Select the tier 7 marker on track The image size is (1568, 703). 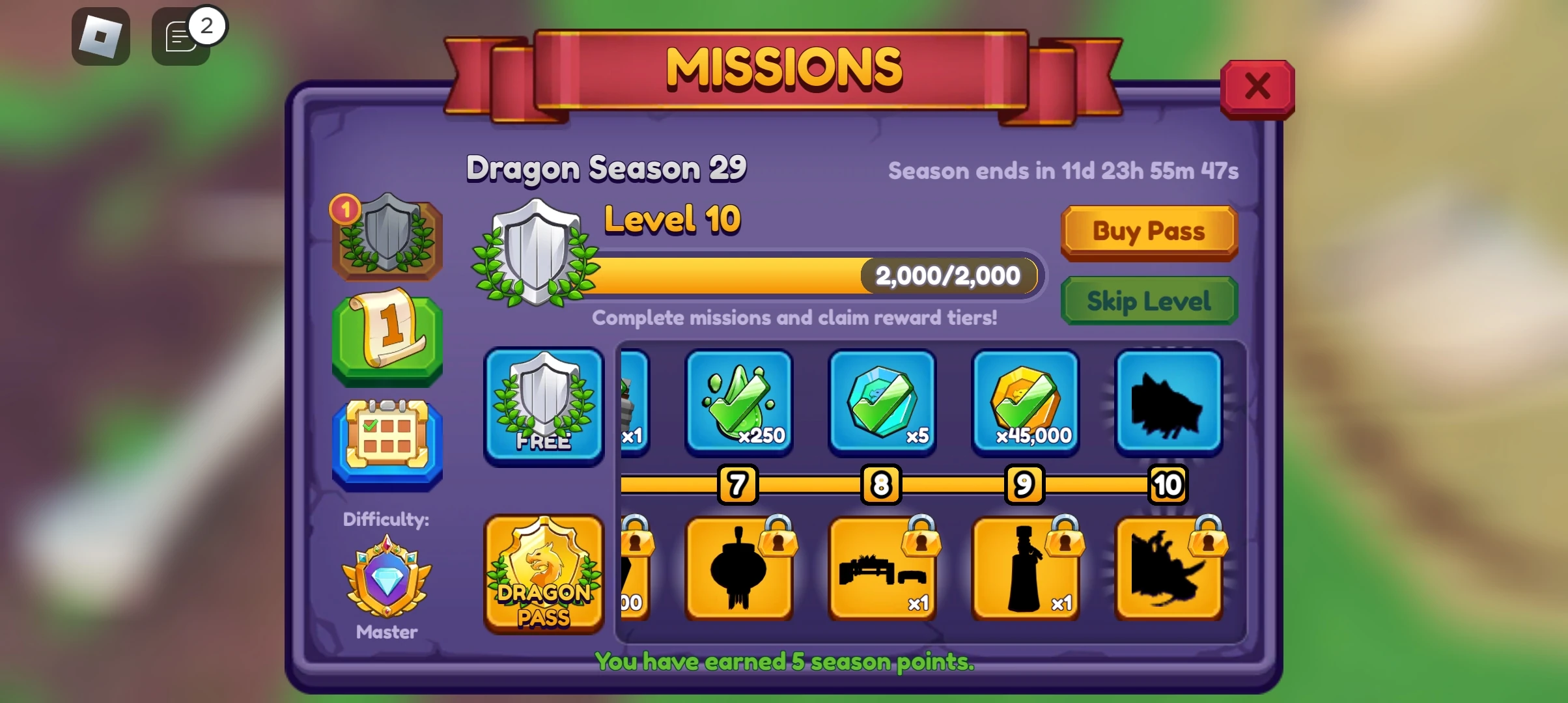(x=738, y=484)
